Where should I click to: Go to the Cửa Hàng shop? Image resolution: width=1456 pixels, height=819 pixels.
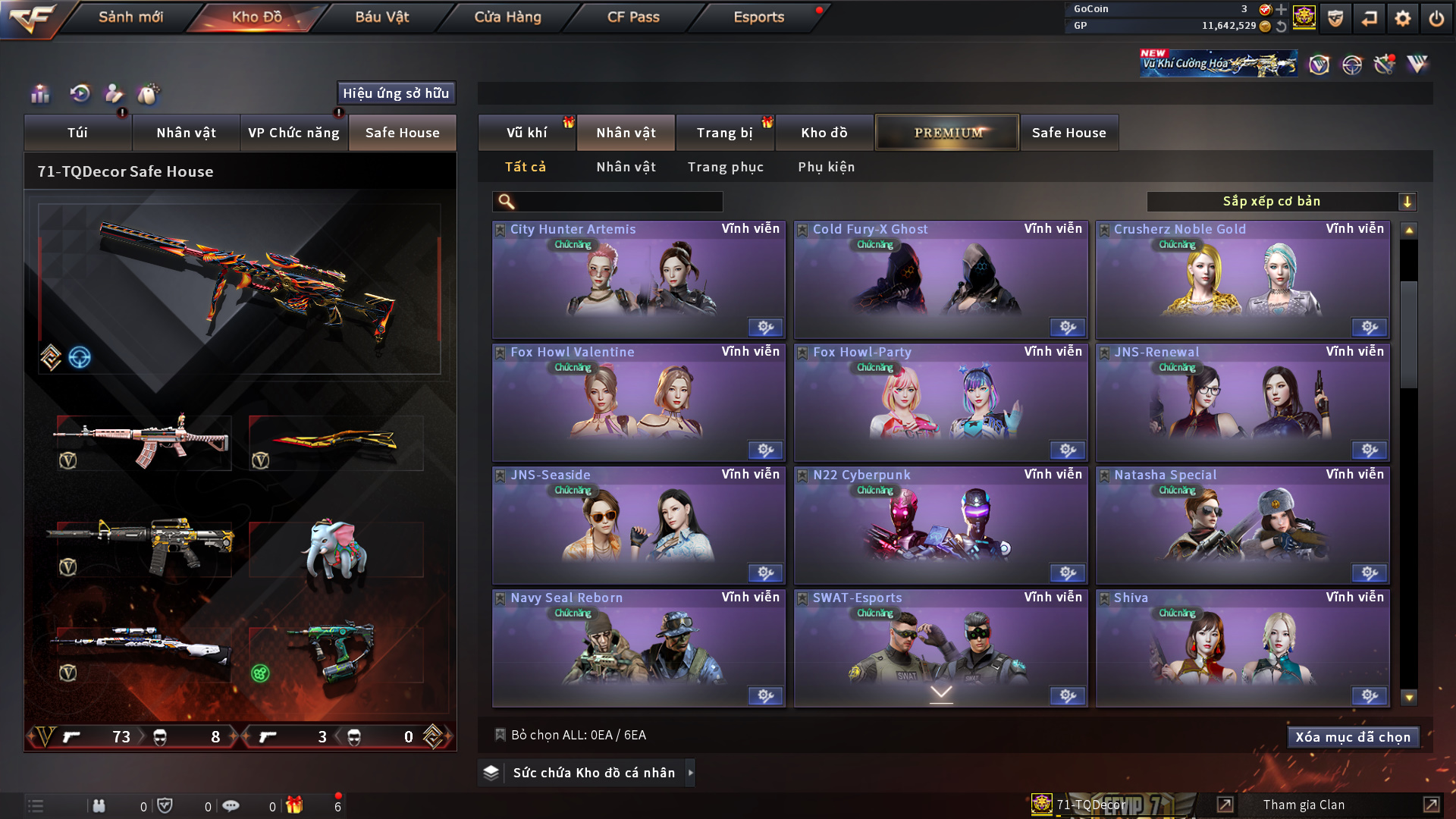click(x=507, y=17)
